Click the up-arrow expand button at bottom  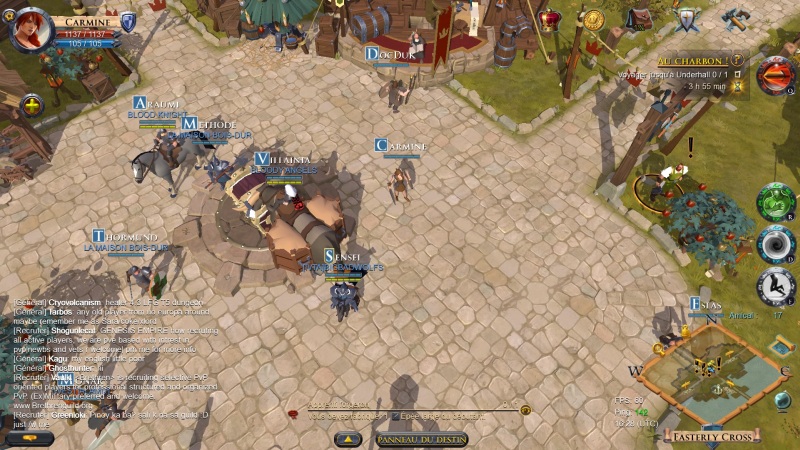point(347,439)
